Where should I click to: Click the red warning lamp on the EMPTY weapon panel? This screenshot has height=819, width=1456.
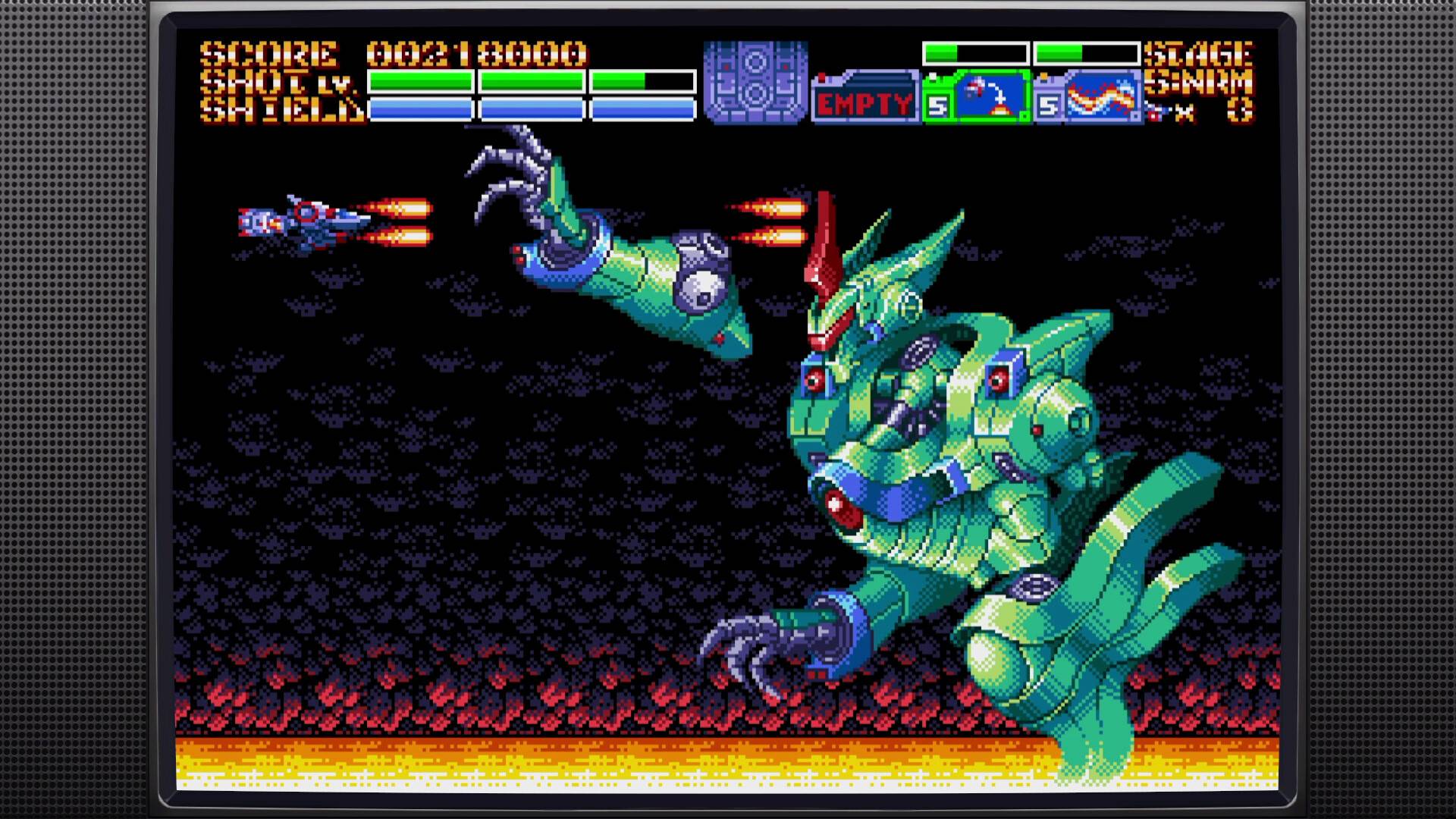click(x=821, y=76)
